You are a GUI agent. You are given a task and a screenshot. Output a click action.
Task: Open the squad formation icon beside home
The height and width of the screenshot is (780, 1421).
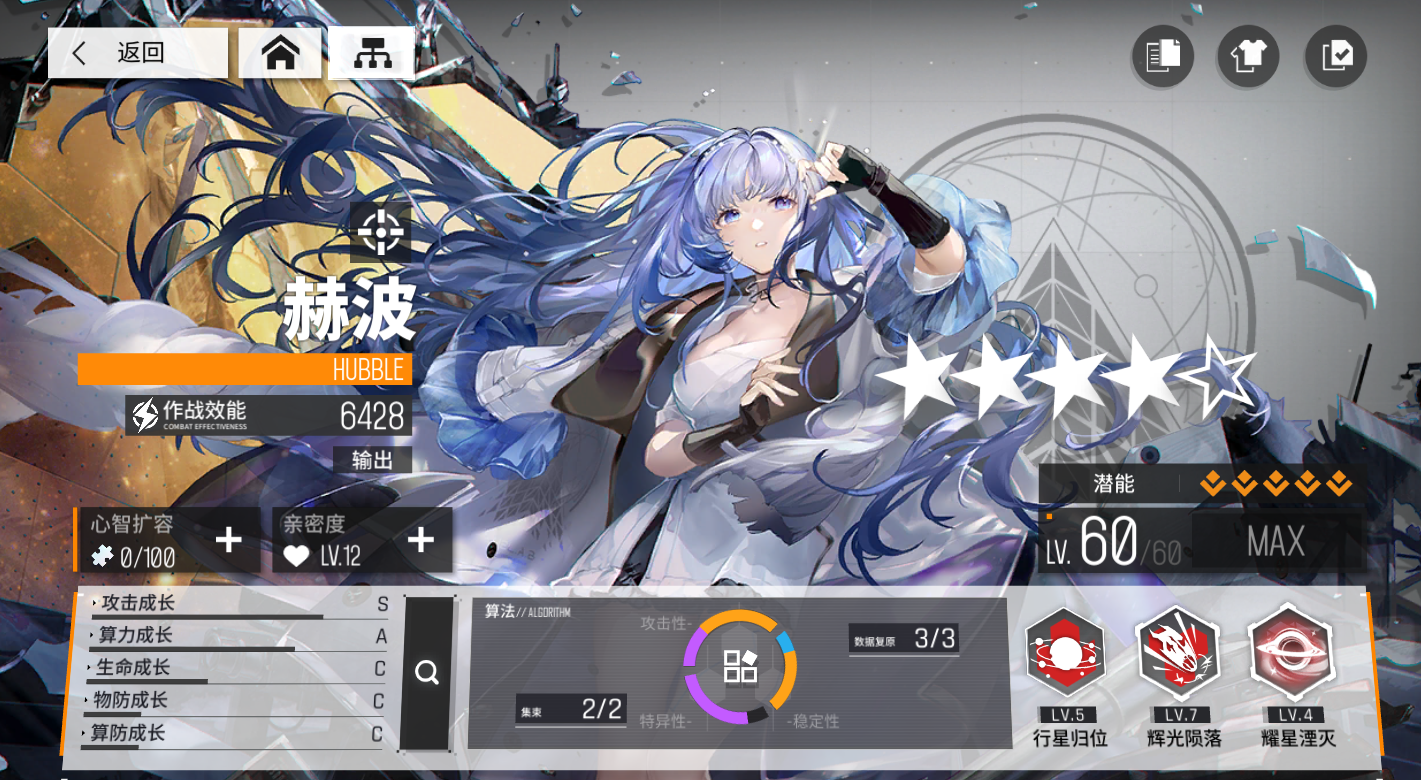(371, 53)
